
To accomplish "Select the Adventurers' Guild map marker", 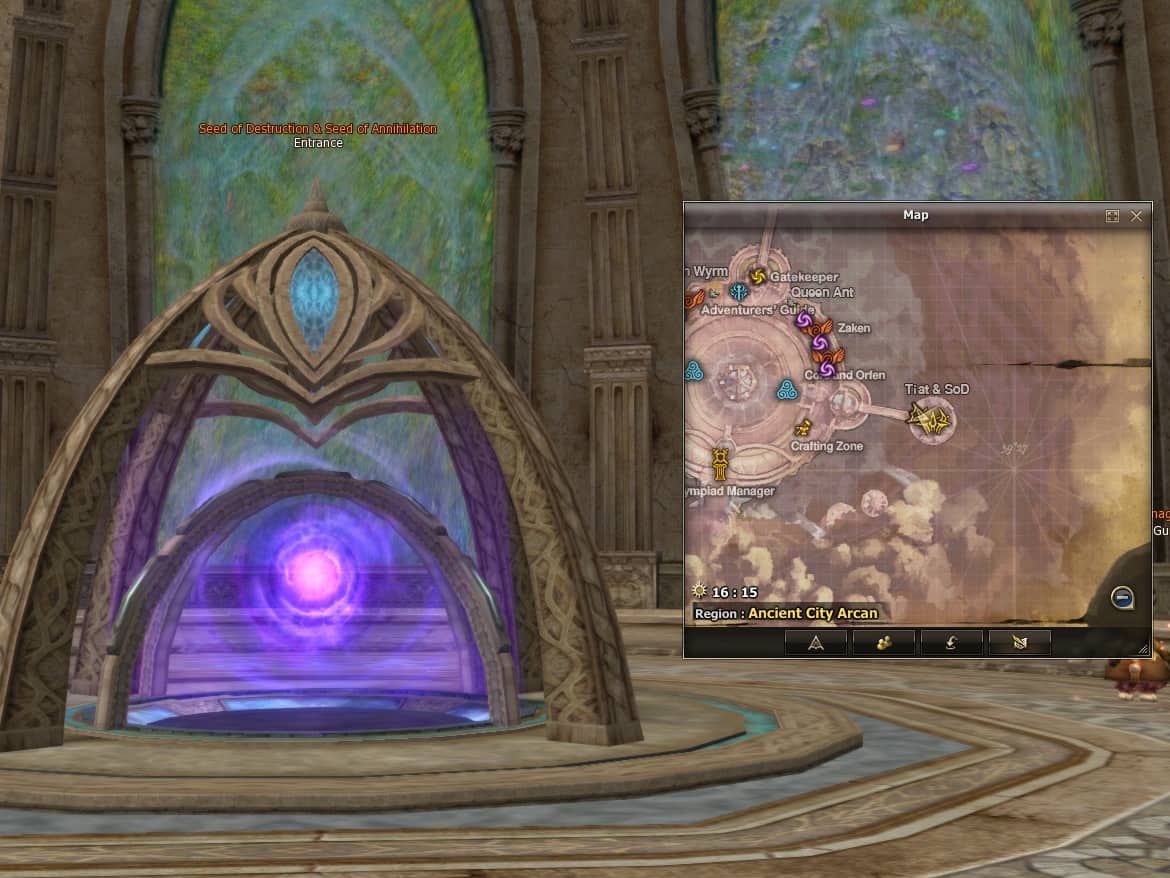I will point(739,292).
